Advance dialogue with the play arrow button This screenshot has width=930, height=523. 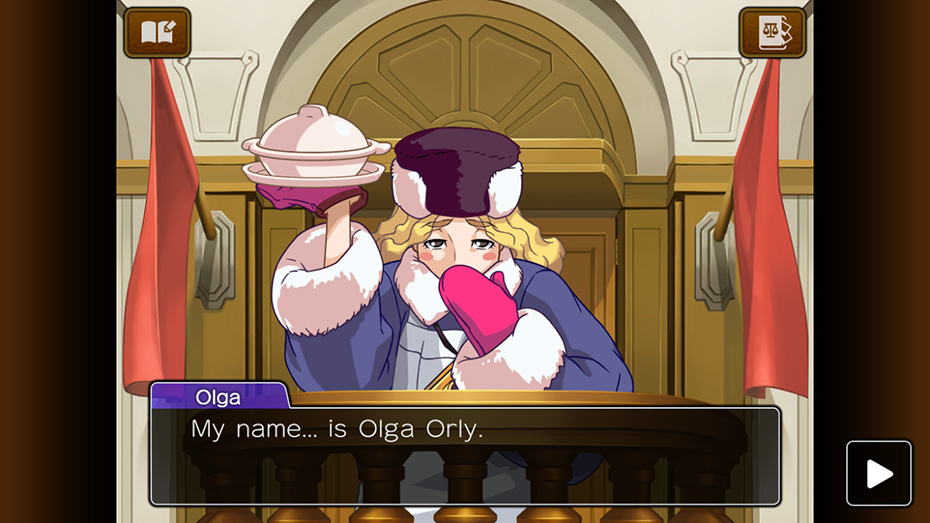[879, 473]
